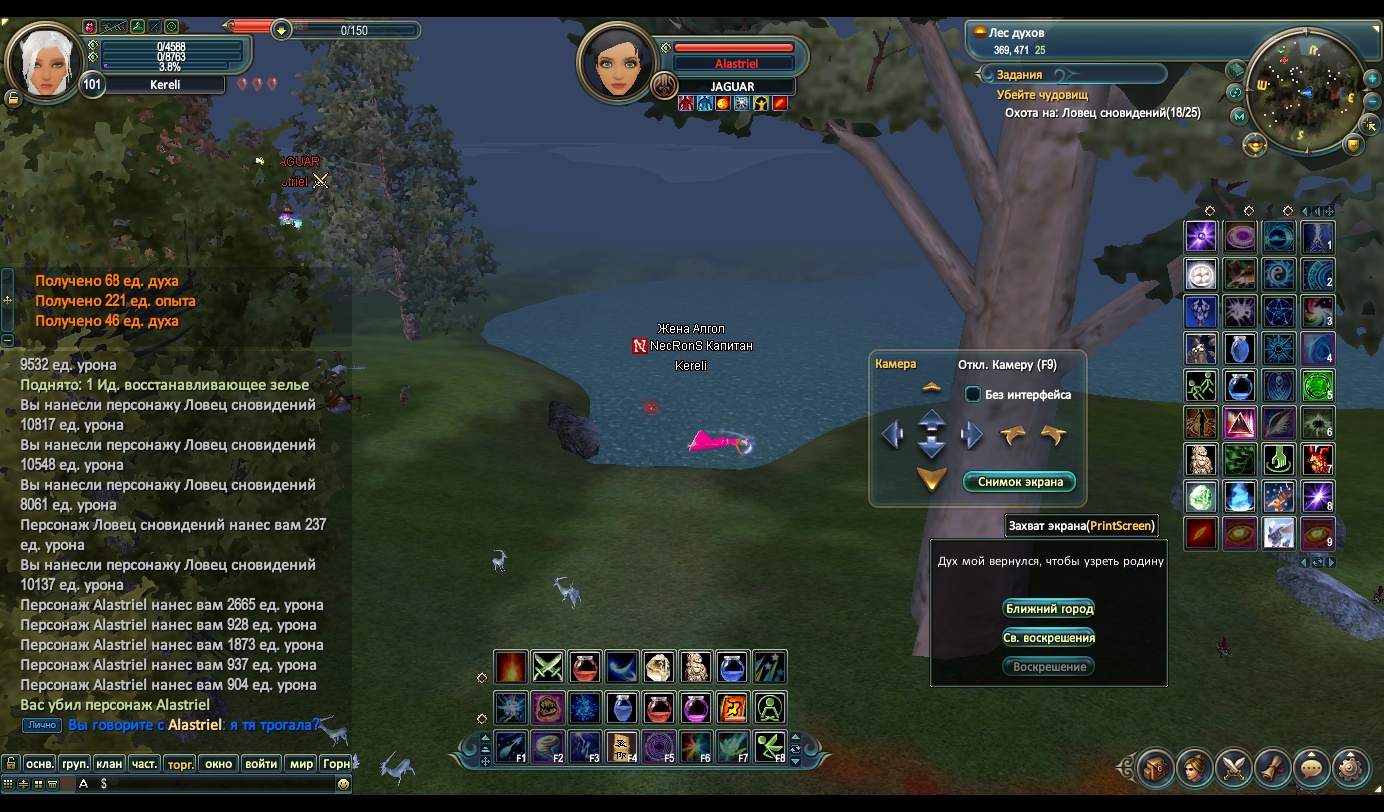Activate the green meditation pose skill
Screen dimensions: 1384x812
click(x=769, y=708)
